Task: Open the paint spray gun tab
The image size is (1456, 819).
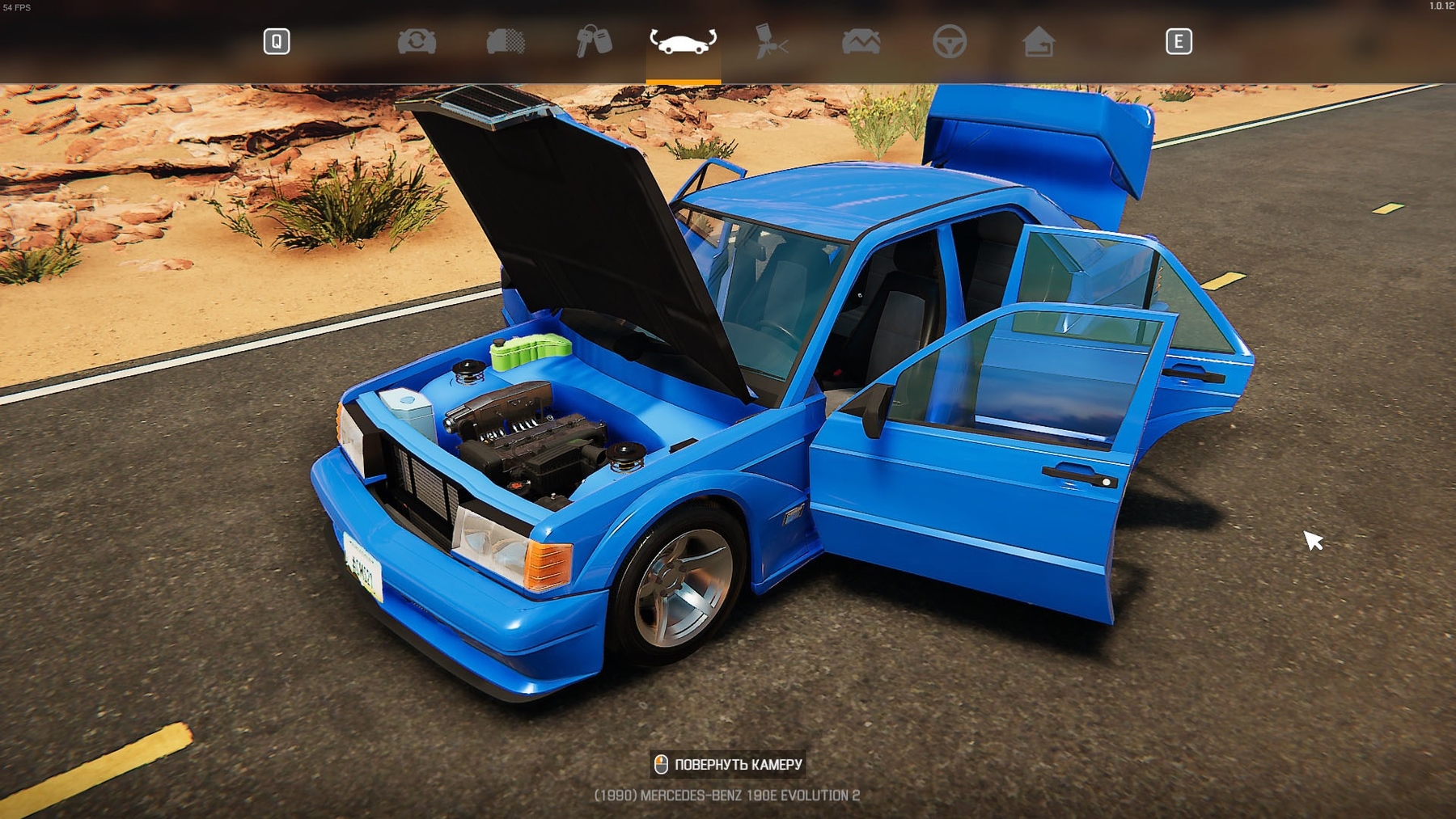Action: tap(772, 41)
